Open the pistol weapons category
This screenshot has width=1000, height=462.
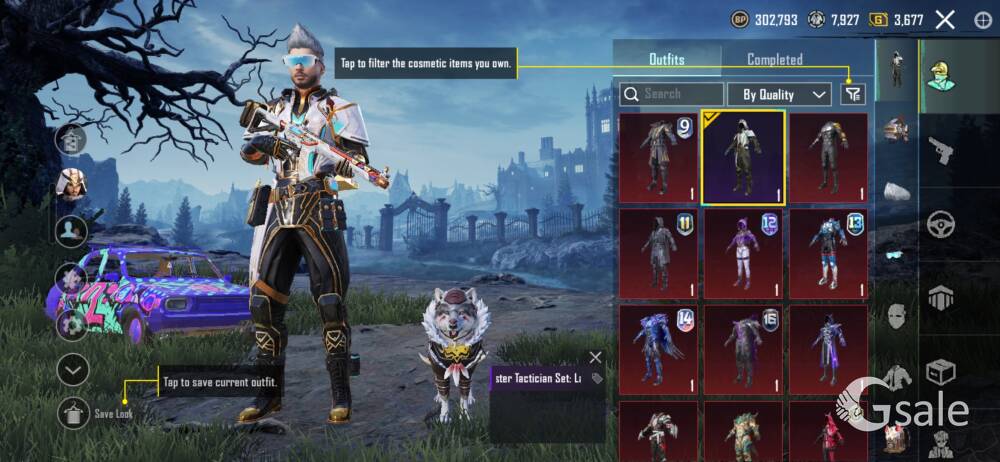point(940,151)
